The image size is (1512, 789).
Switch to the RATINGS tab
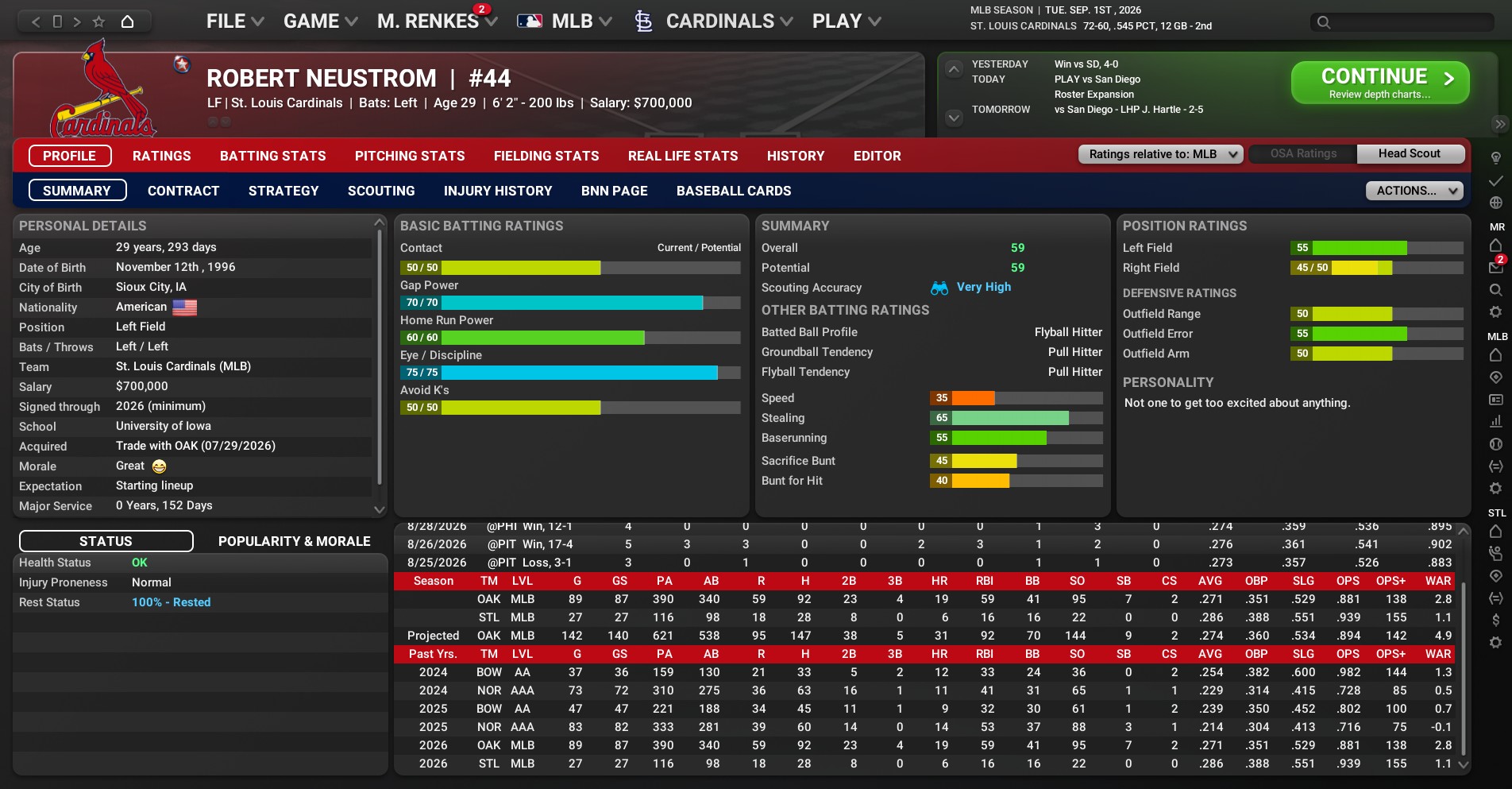point(161,156)
